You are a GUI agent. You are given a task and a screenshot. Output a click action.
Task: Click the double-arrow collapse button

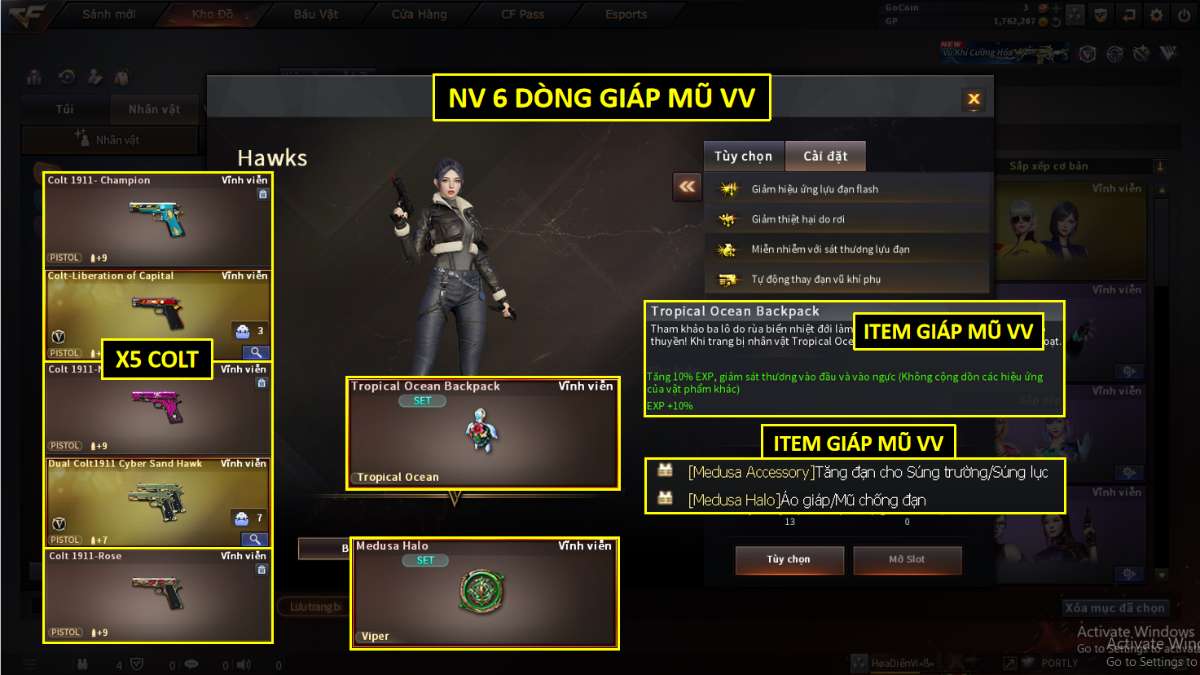tap(686, 186)
